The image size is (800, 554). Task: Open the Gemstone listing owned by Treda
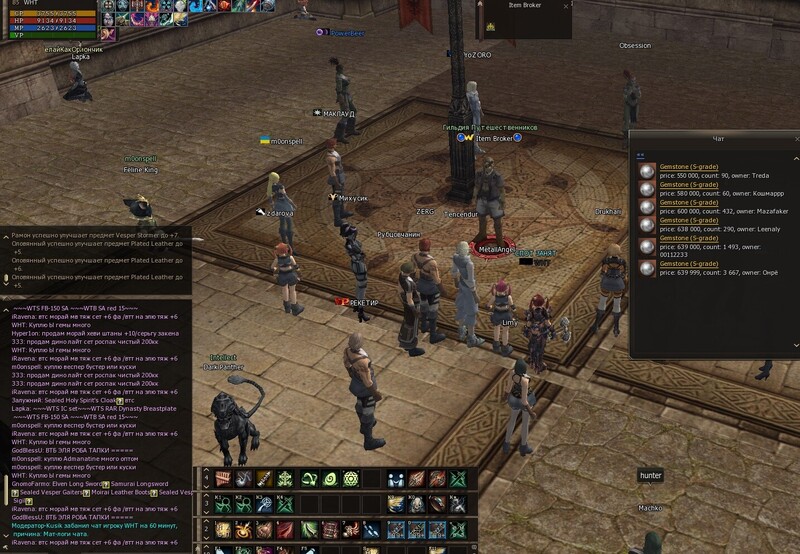tap(688, 169)
